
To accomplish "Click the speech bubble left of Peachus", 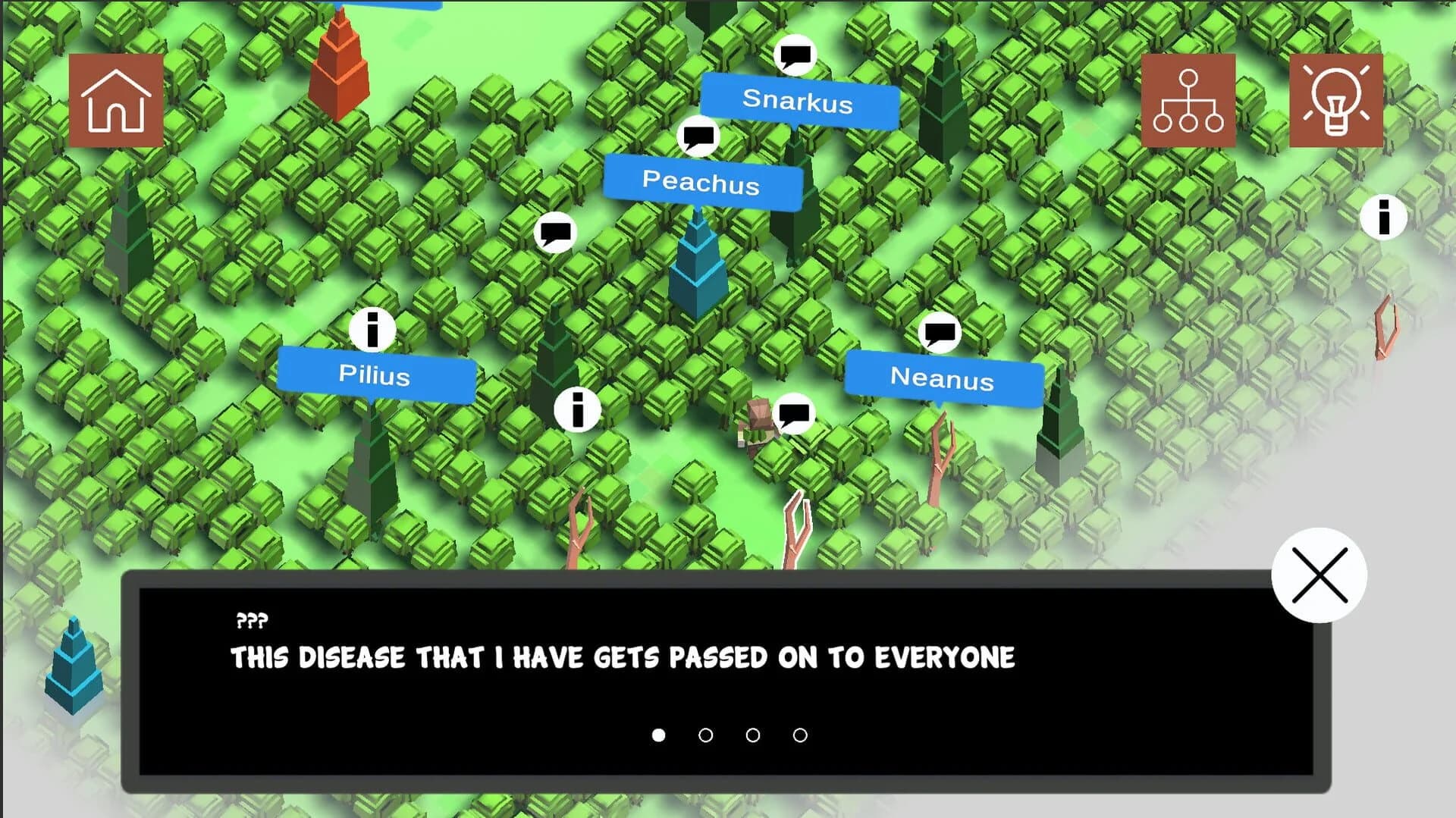I will pyautogui.click(x=557, y=231).
